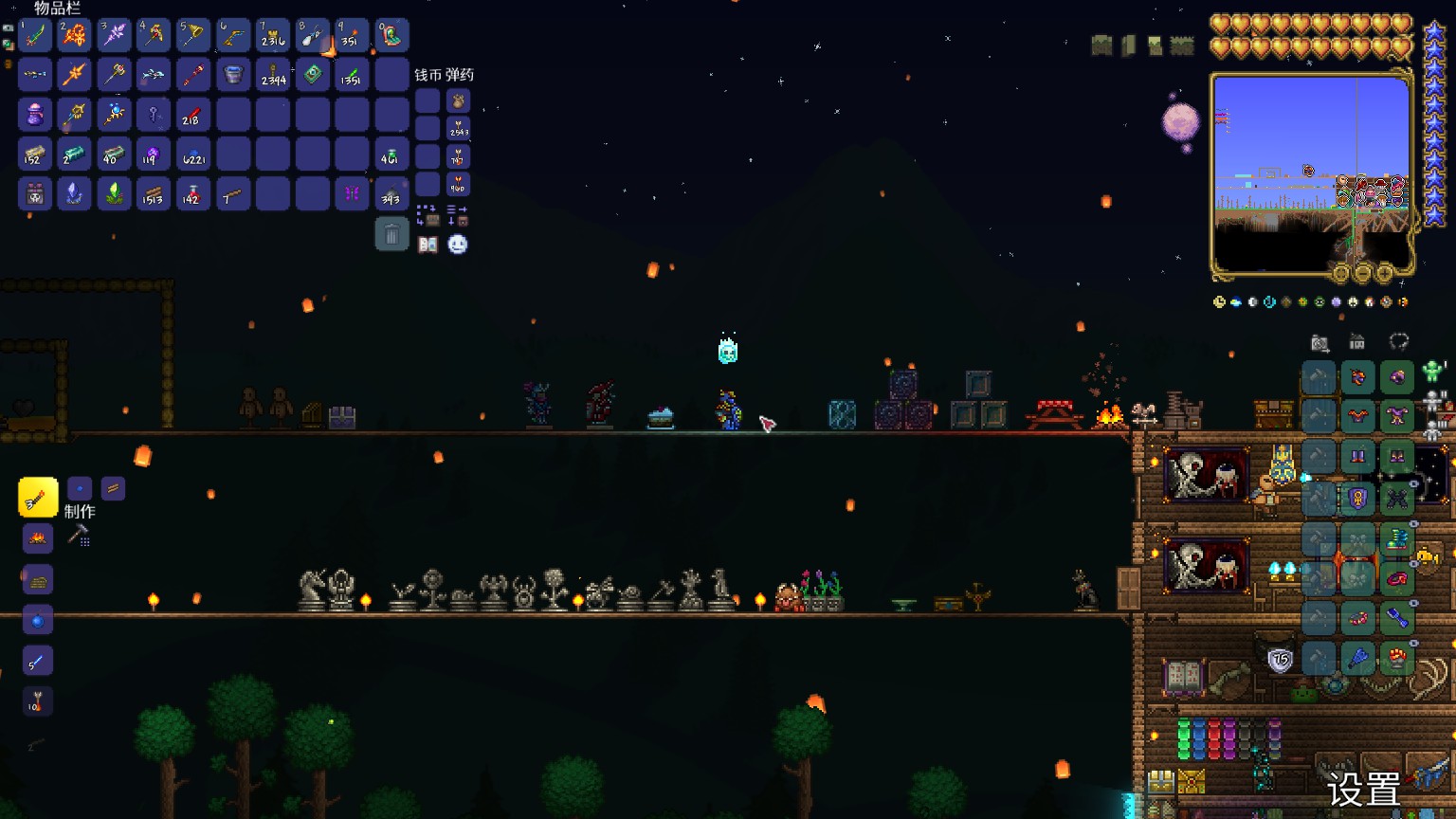Open 设置 settings menu
The image size is (1456, 819).
tap(1363, 789)
